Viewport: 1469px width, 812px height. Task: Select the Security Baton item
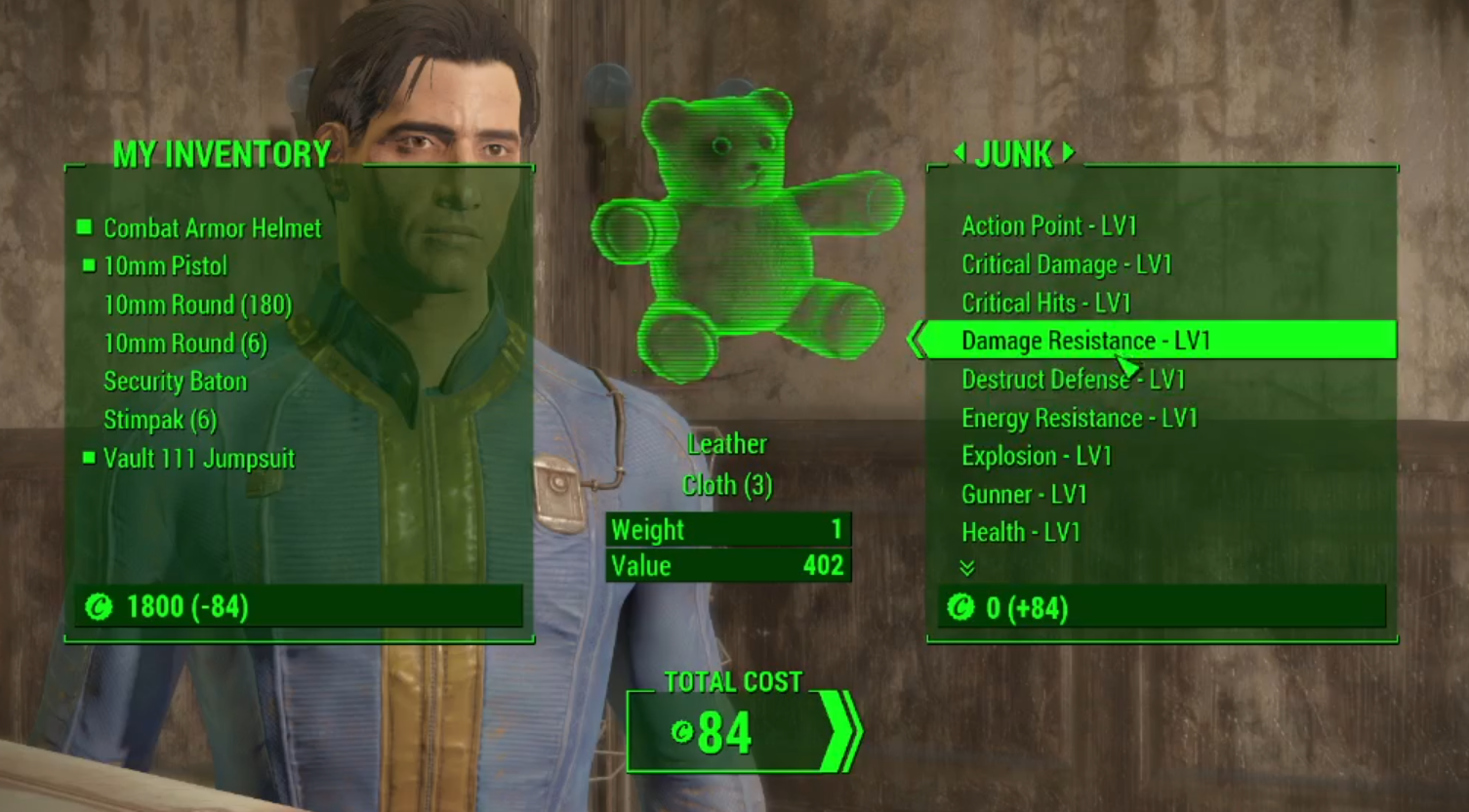tap(175, 382)
